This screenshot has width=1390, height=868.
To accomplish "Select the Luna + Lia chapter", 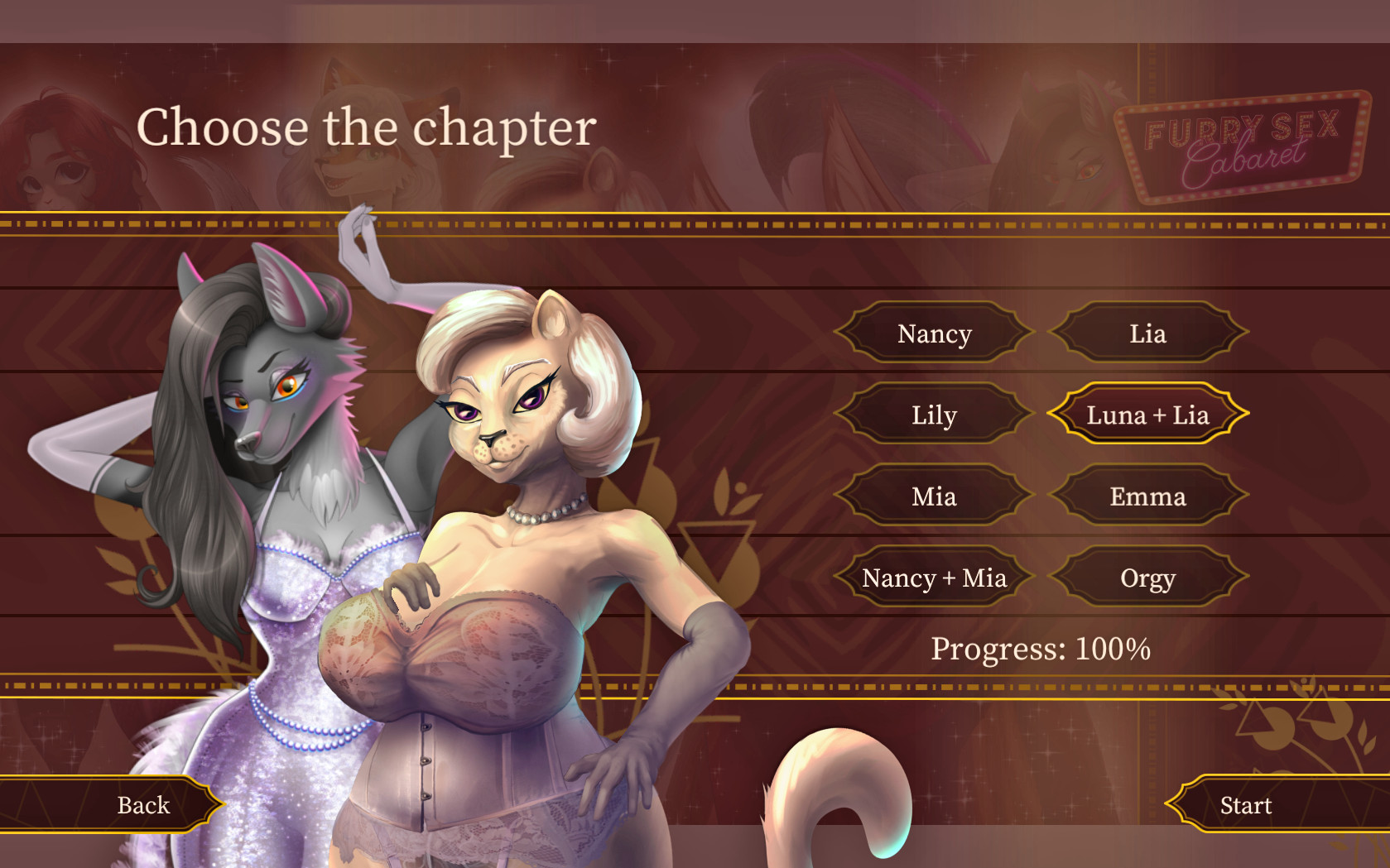I will pyautogui.click(x=1147, y=415).
